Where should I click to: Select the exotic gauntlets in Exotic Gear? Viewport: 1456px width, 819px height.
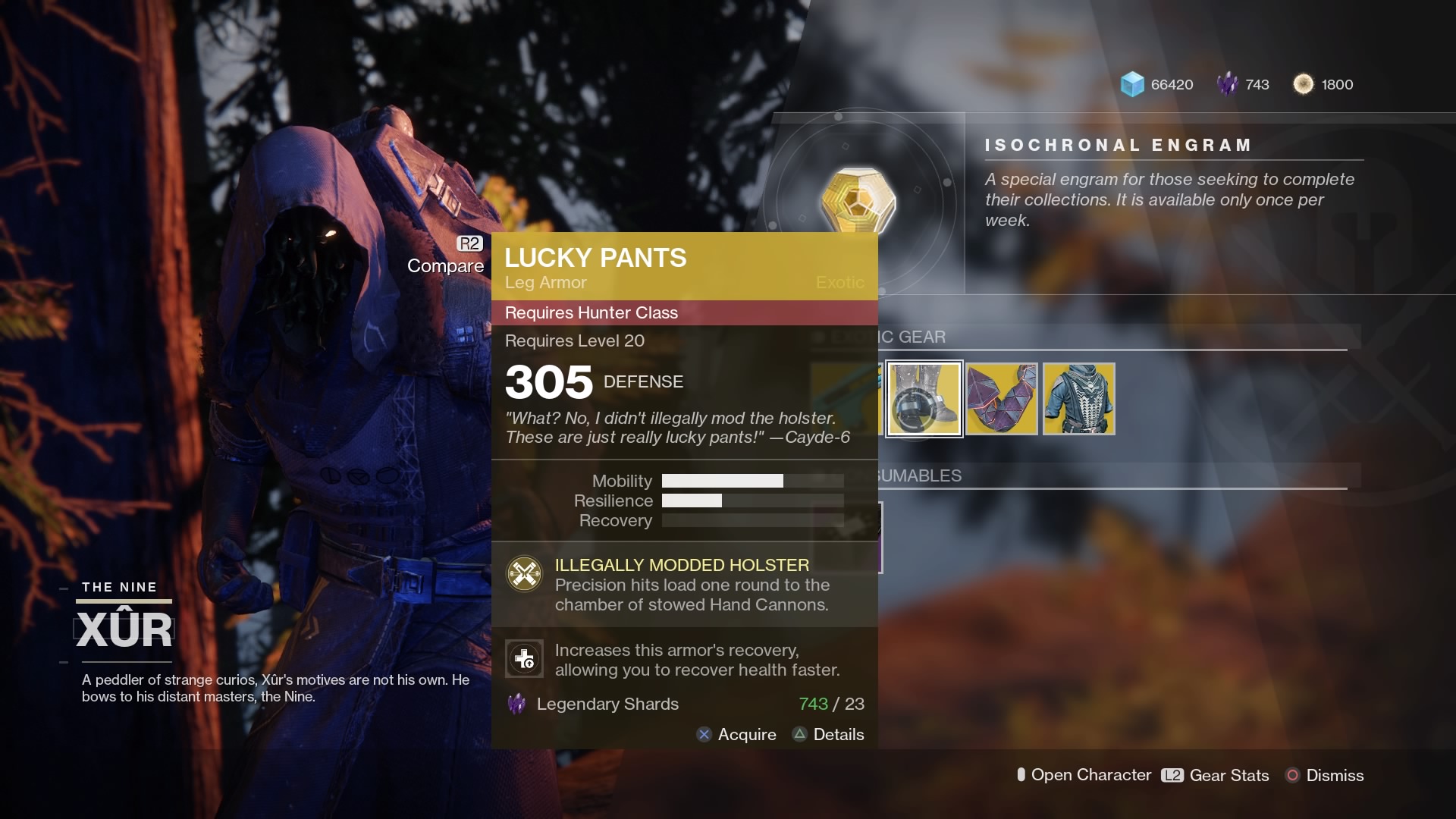pos(1001,398)
